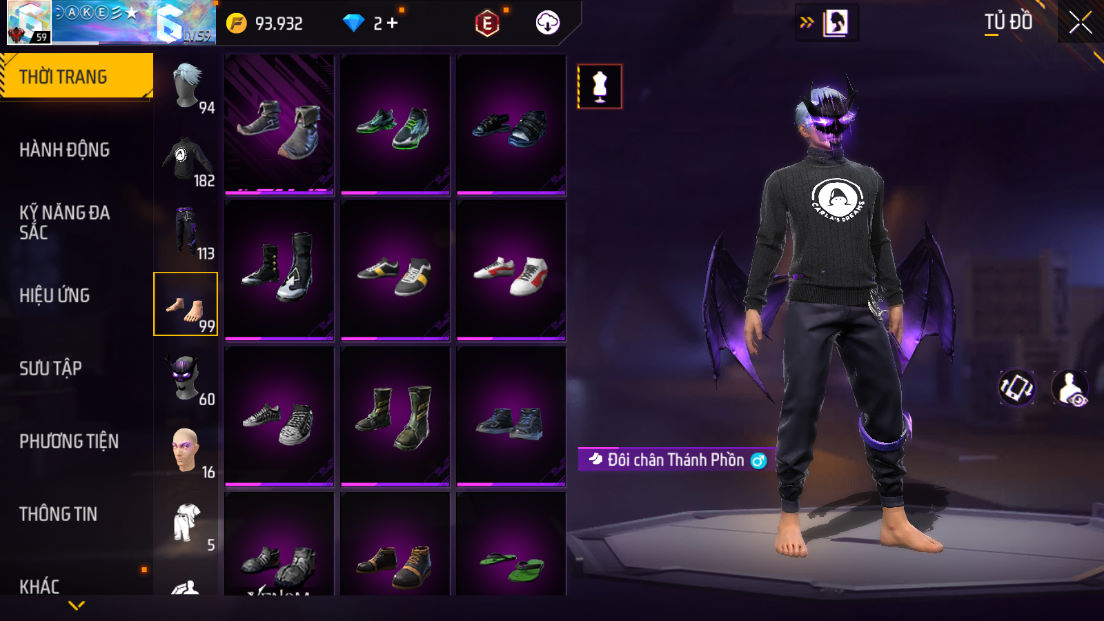Toggle the character visibility eye icon

pos(1070,389)
